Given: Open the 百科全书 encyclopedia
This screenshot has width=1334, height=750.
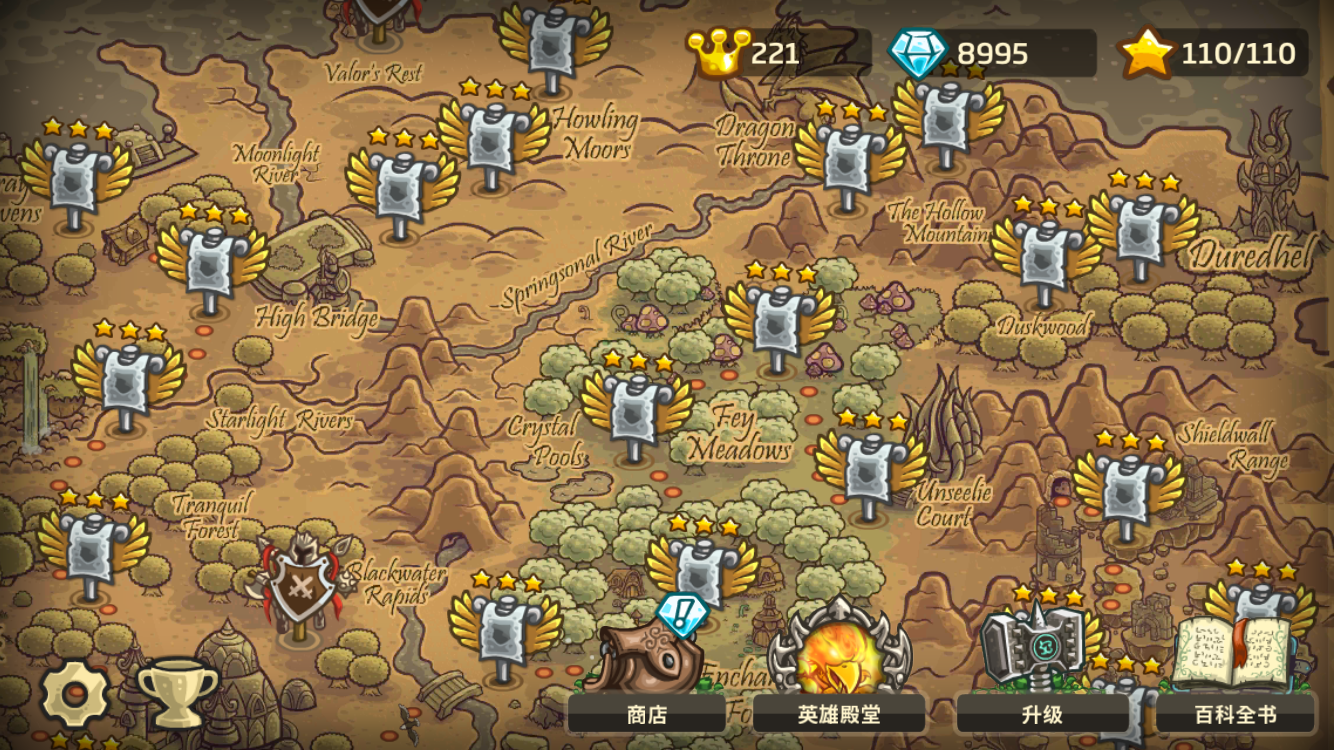Looking at the screenshot, I should (1235, 713).
